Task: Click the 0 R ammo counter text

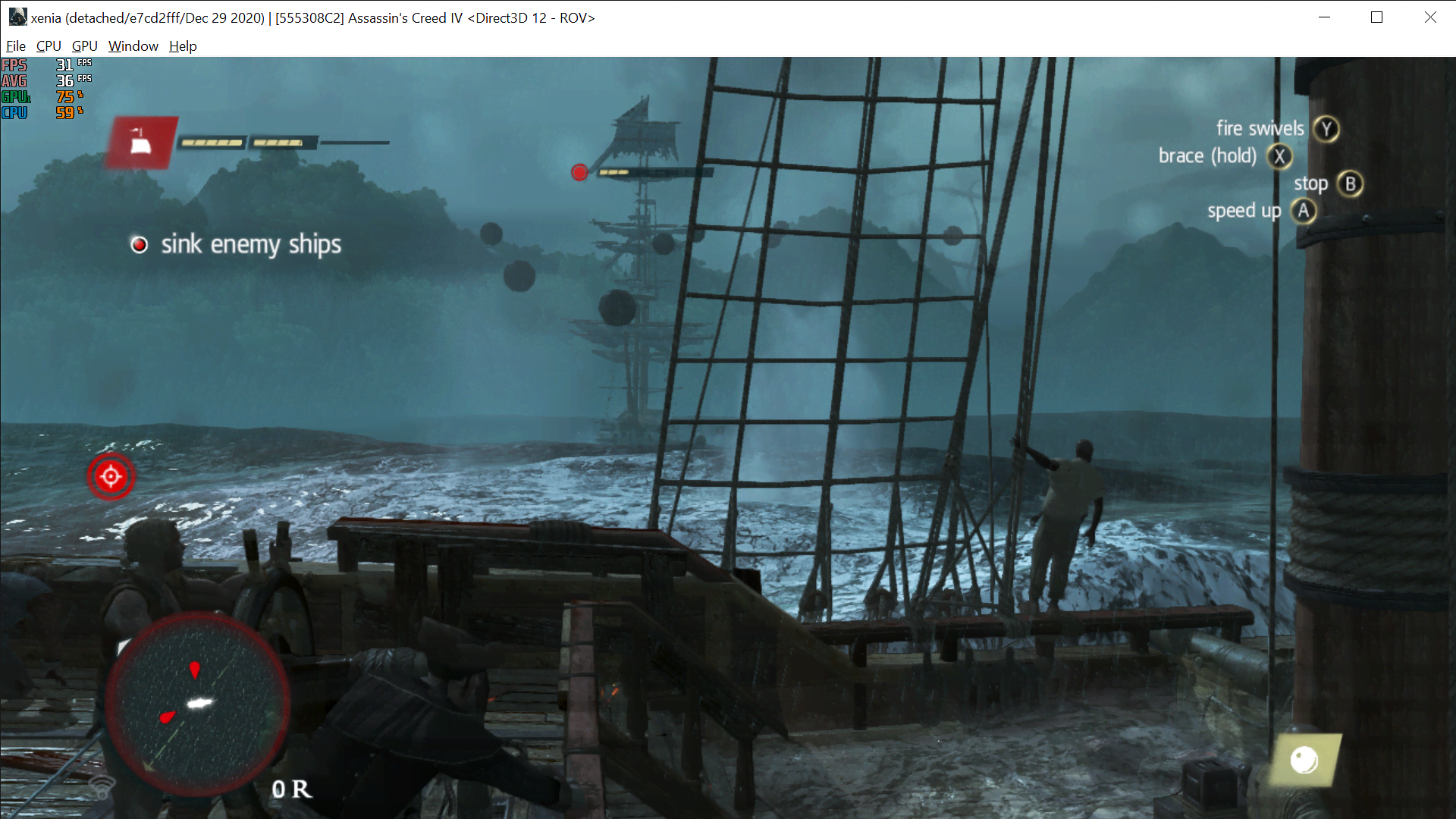Action: point(290,789)
